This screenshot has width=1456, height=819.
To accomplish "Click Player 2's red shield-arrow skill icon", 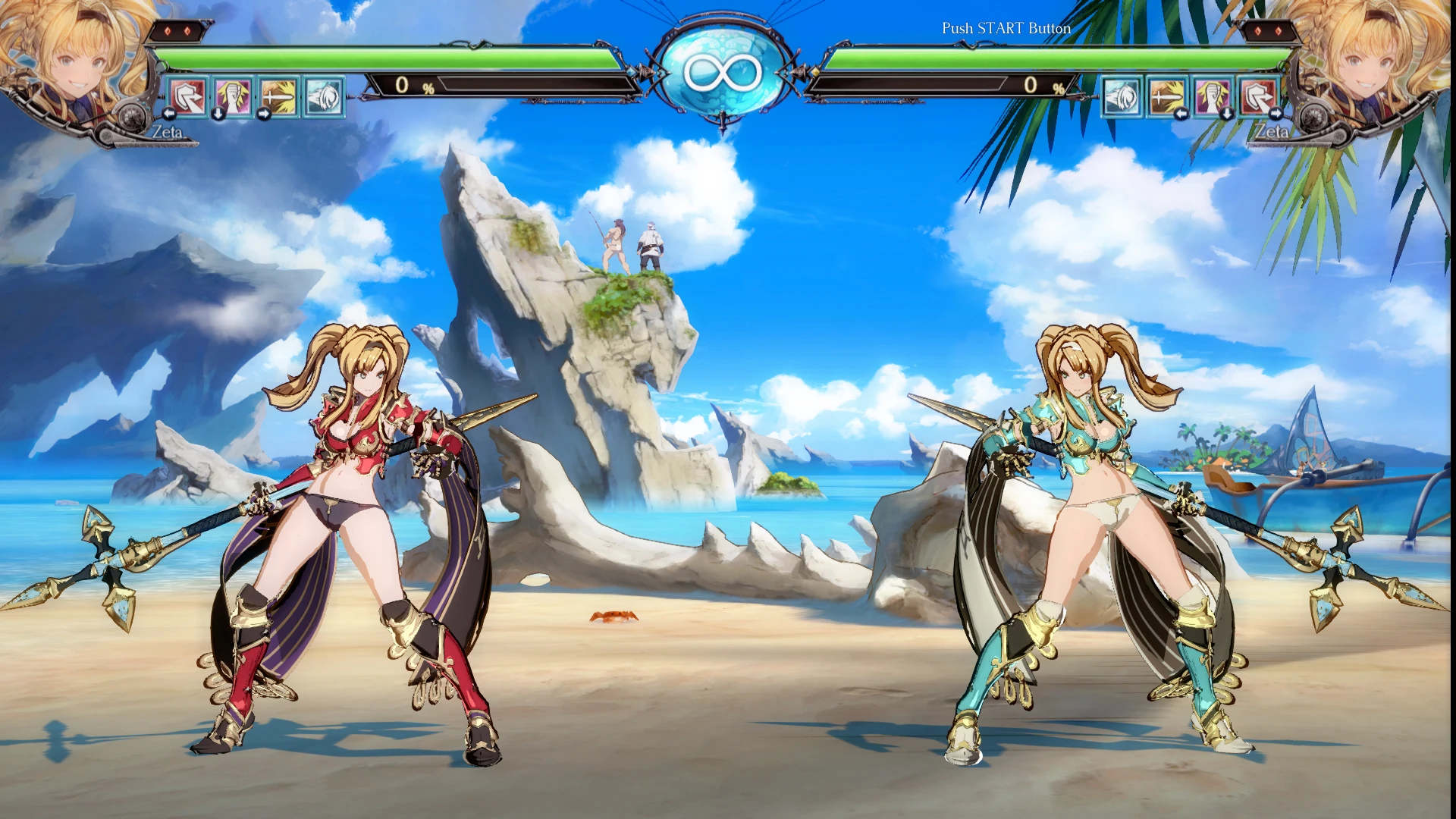I will click(1260, 97).
